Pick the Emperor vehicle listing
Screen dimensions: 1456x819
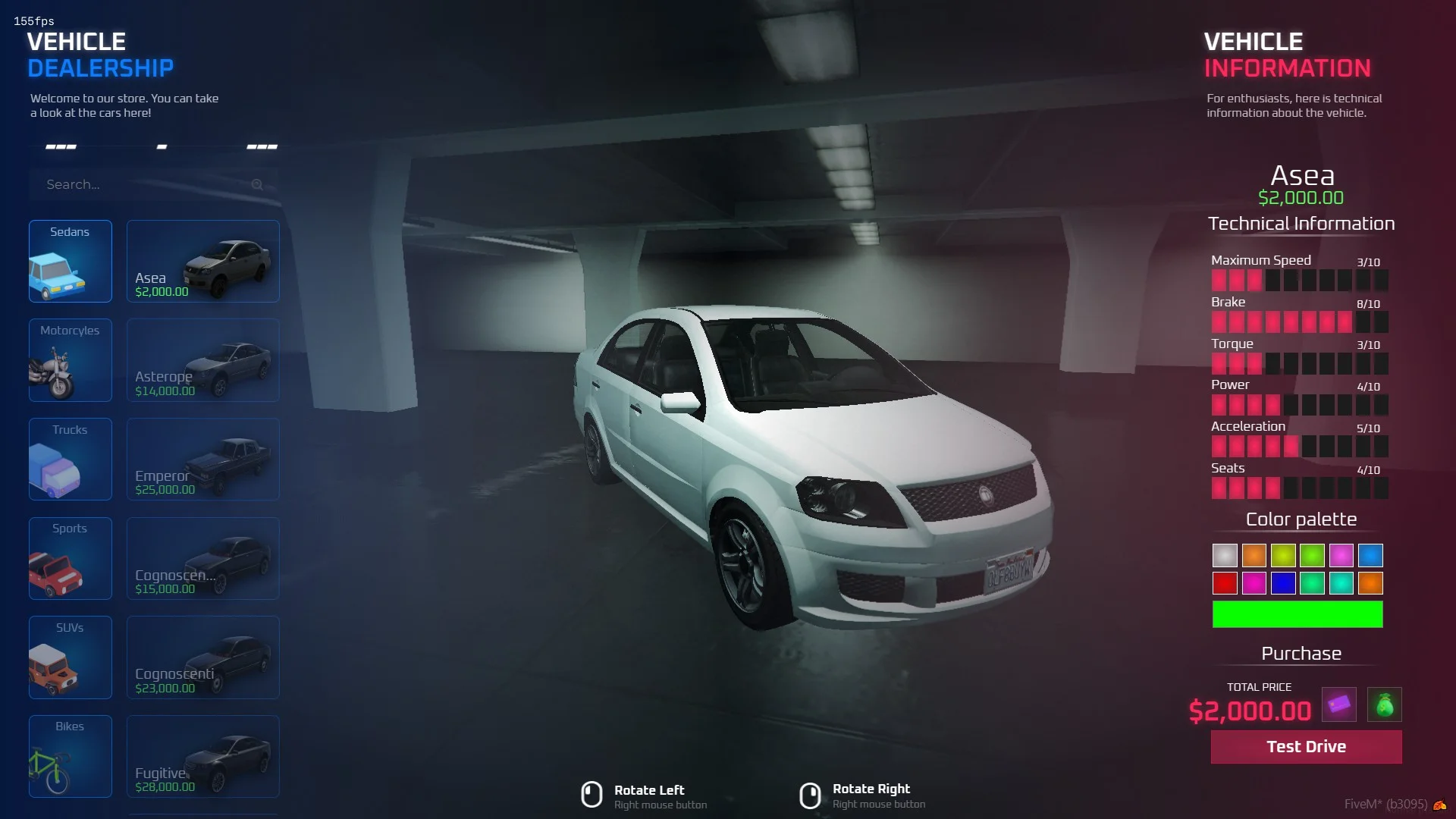[x=203, y=459]
